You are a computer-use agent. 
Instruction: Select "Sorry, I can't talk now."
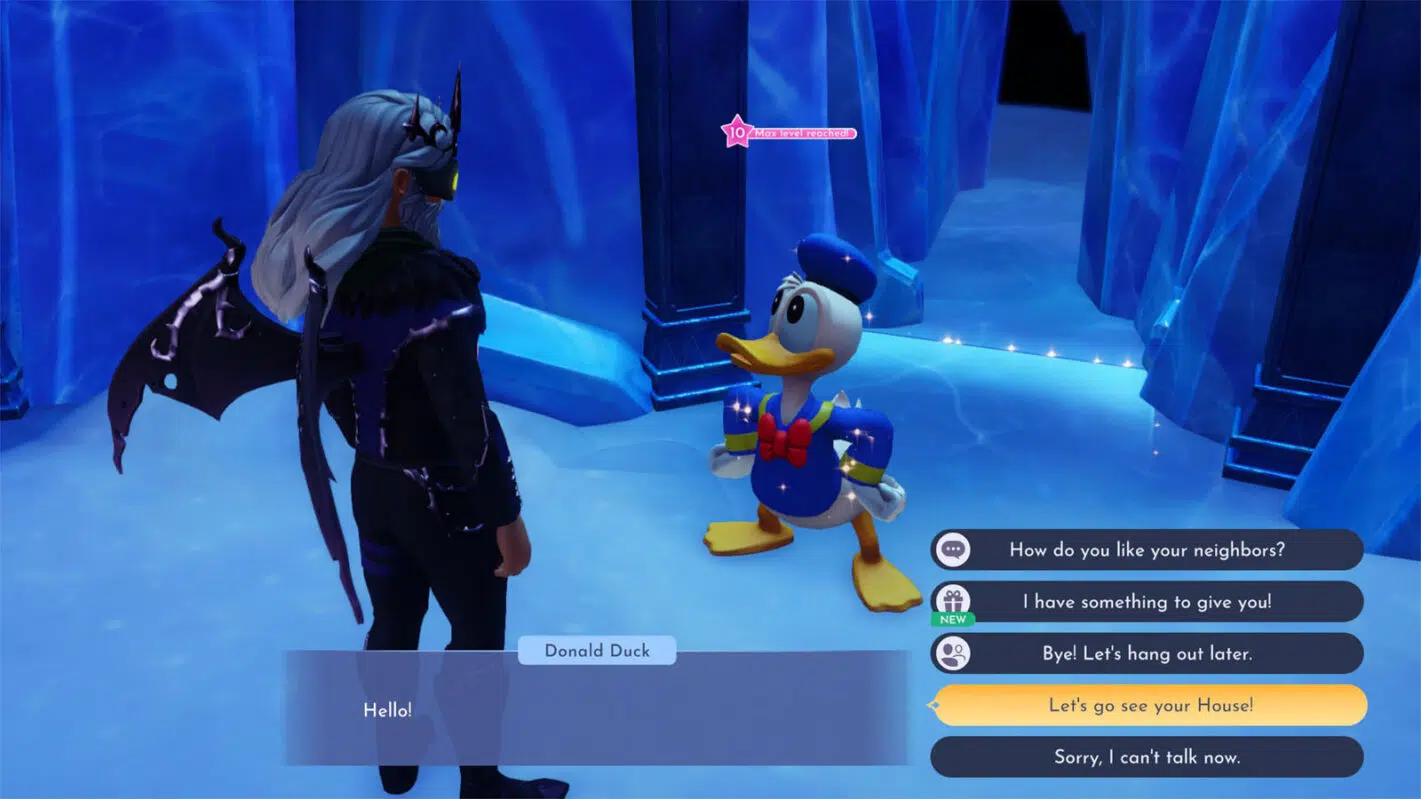coord(1146,757)
